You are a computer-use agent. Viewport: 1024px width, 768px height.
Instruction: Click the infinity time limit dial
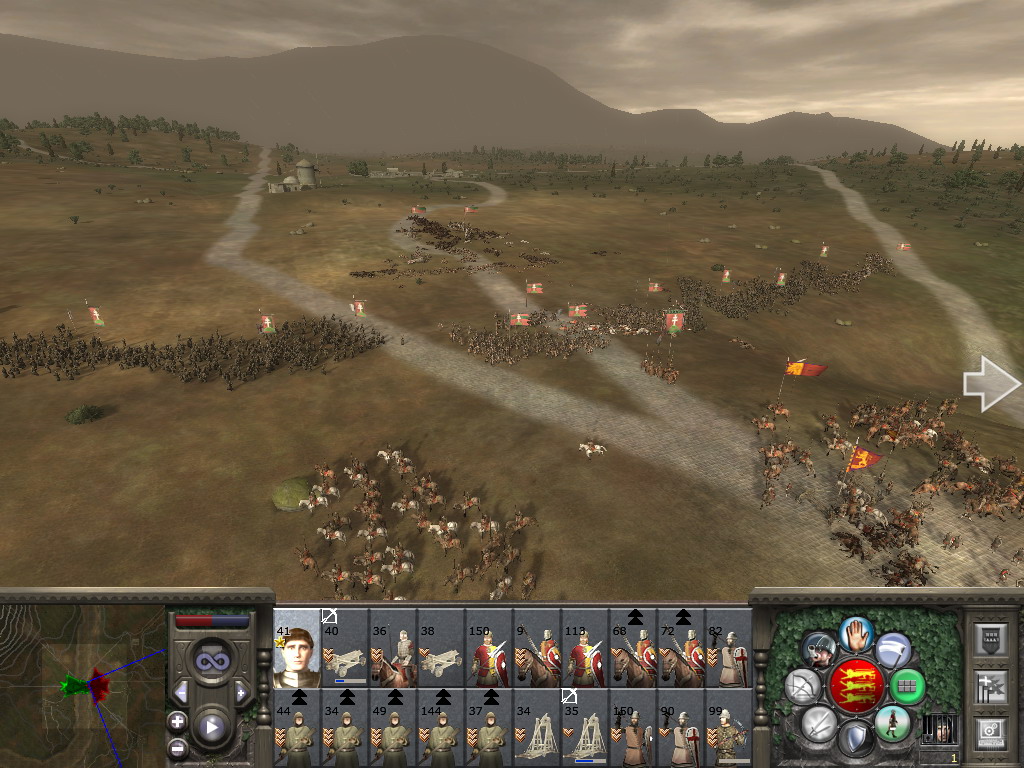pos(211,661)
